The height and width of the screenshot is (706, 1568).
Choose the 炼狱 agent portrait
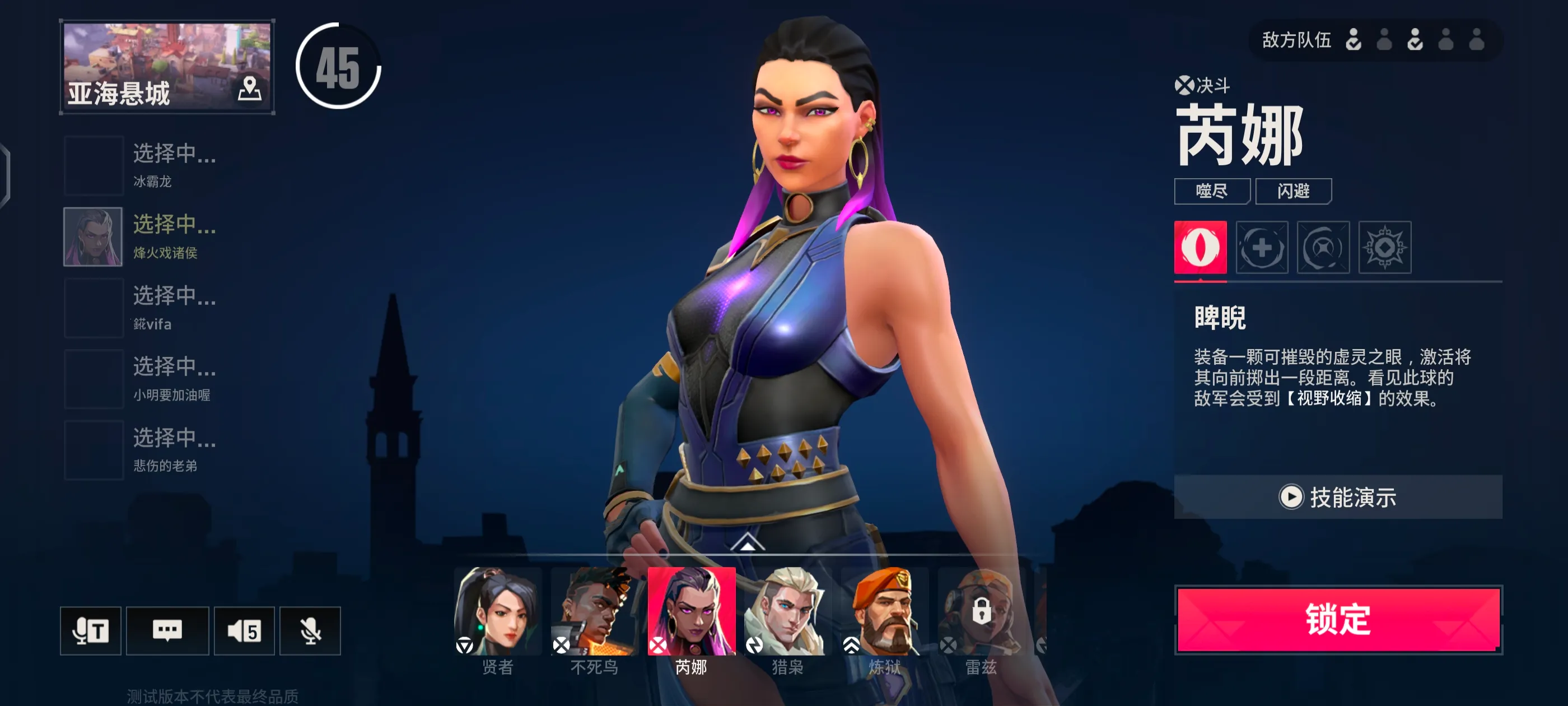[x=884, y=611]
